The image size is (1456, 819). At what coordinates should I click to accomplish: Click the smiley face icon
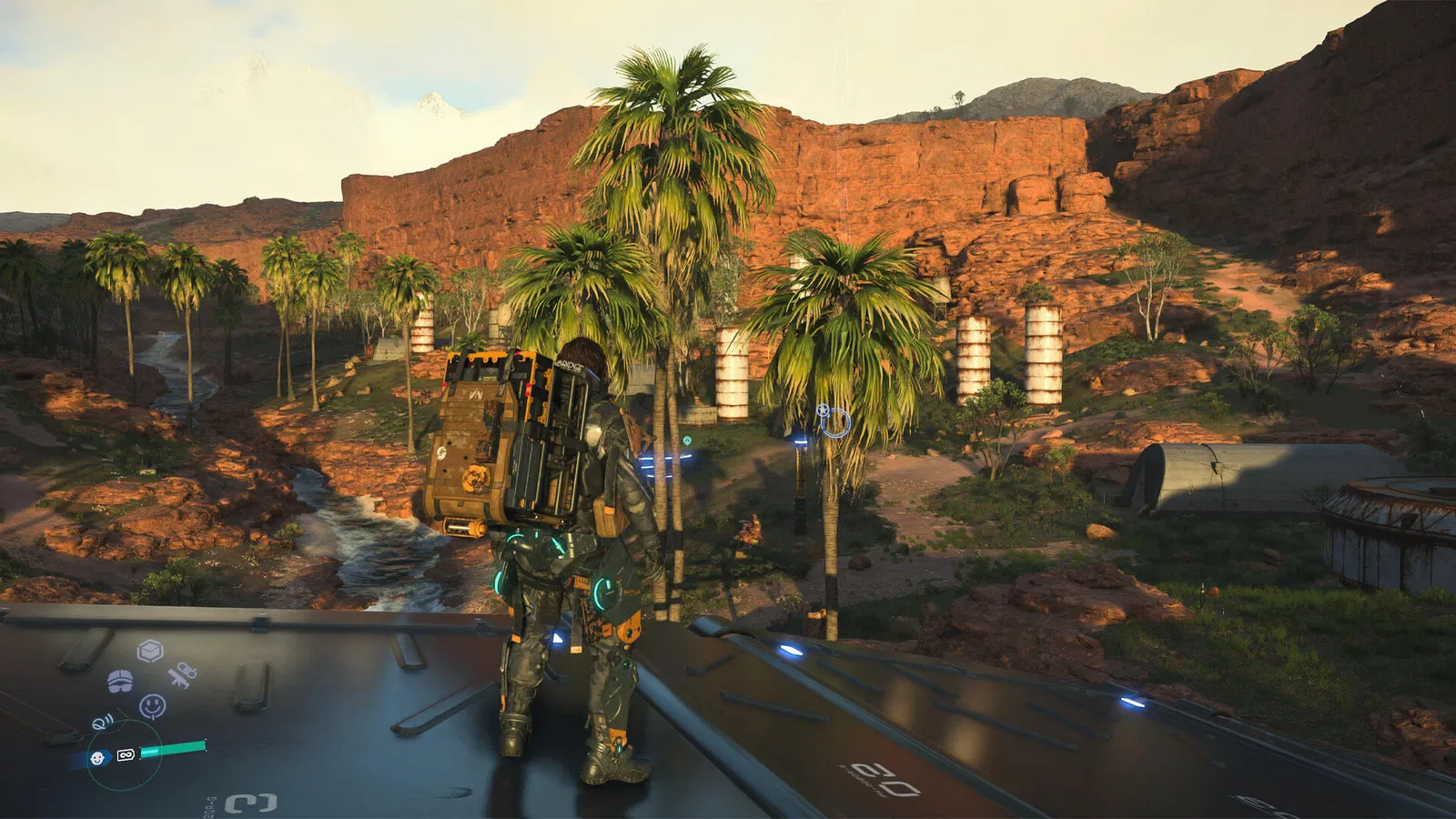153,706
